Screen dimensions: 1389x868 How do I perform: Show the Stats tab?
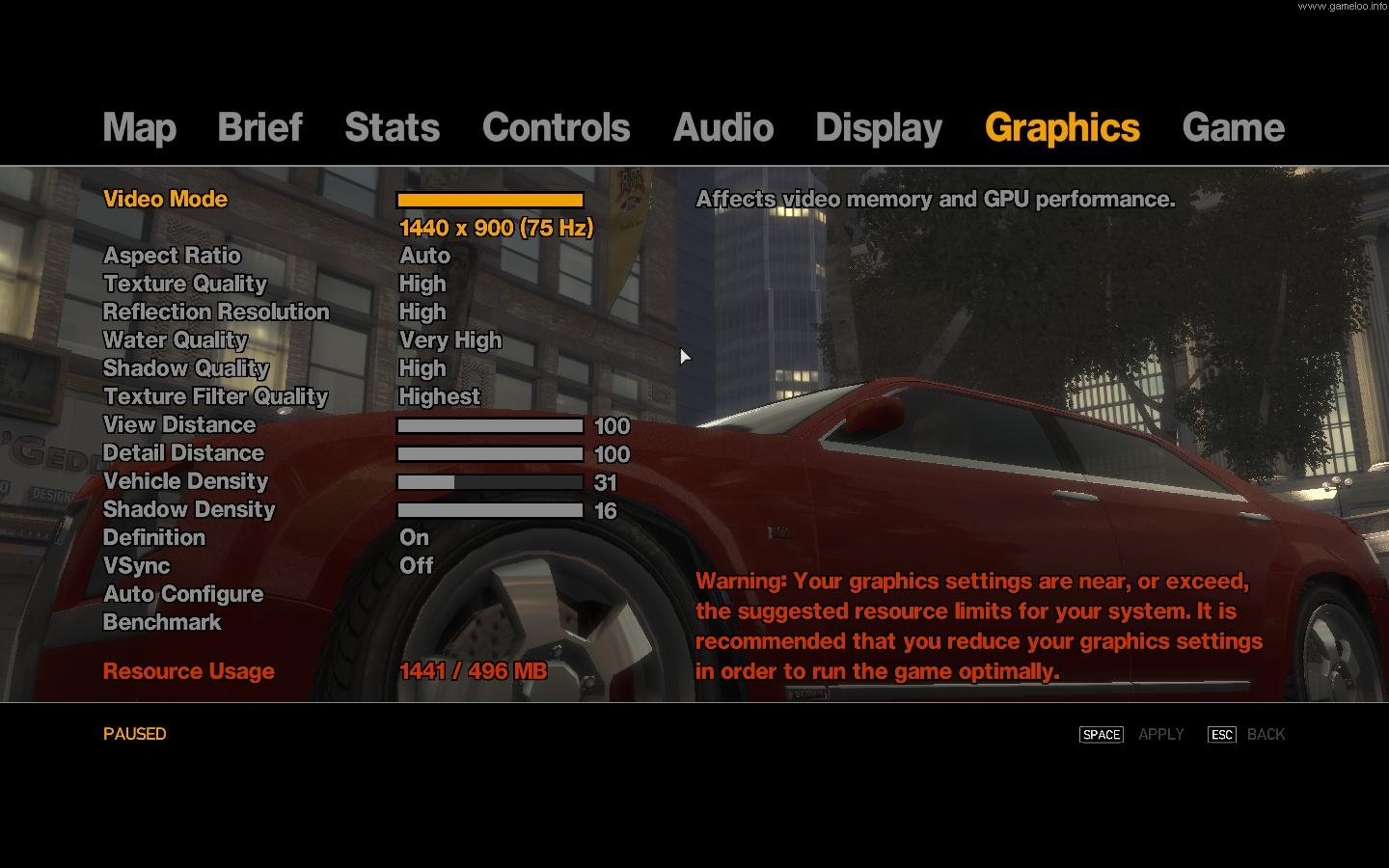(x=392, y=127)
